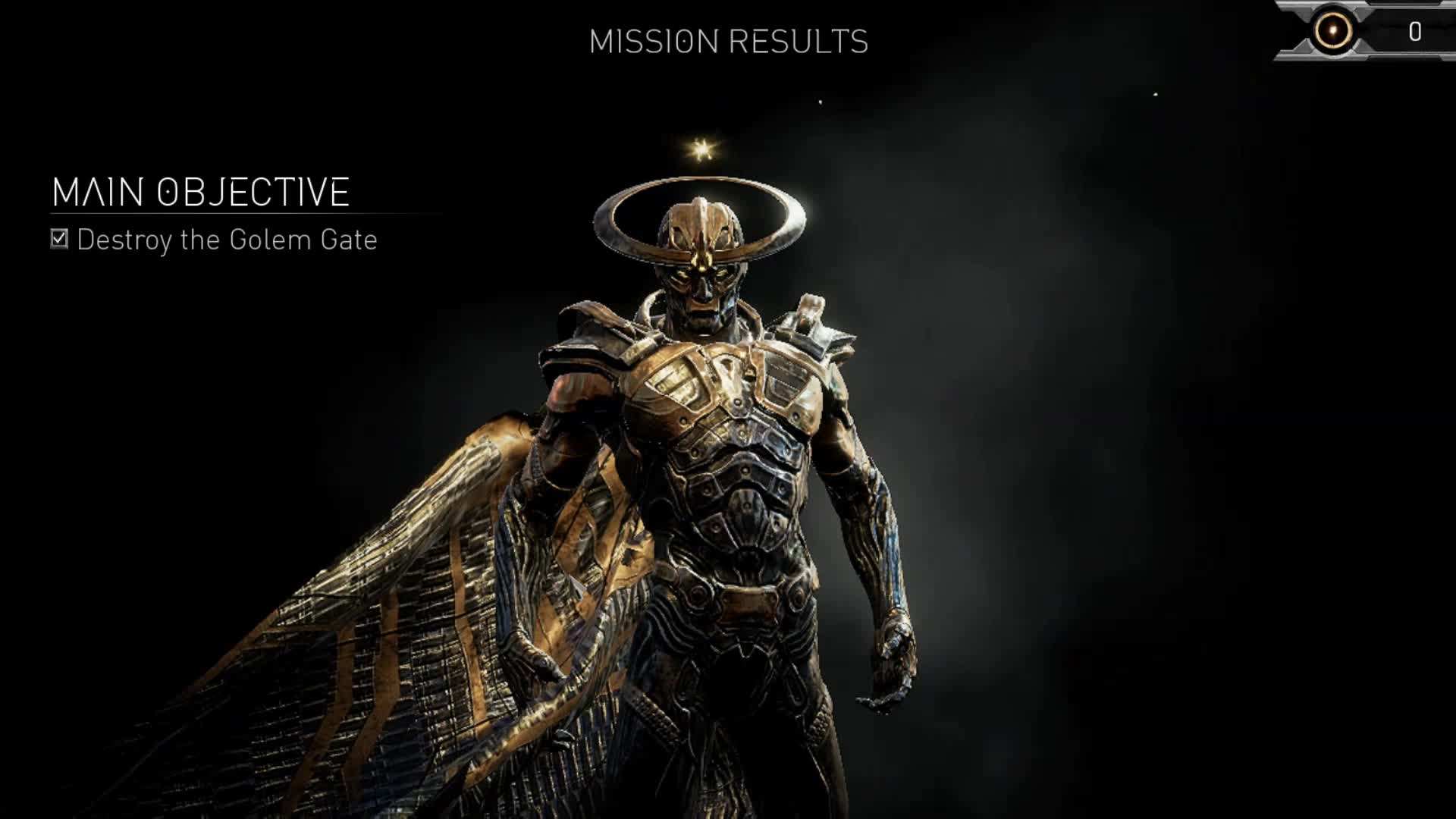Select the golden orb currency icon

(x=1332, y=31)
